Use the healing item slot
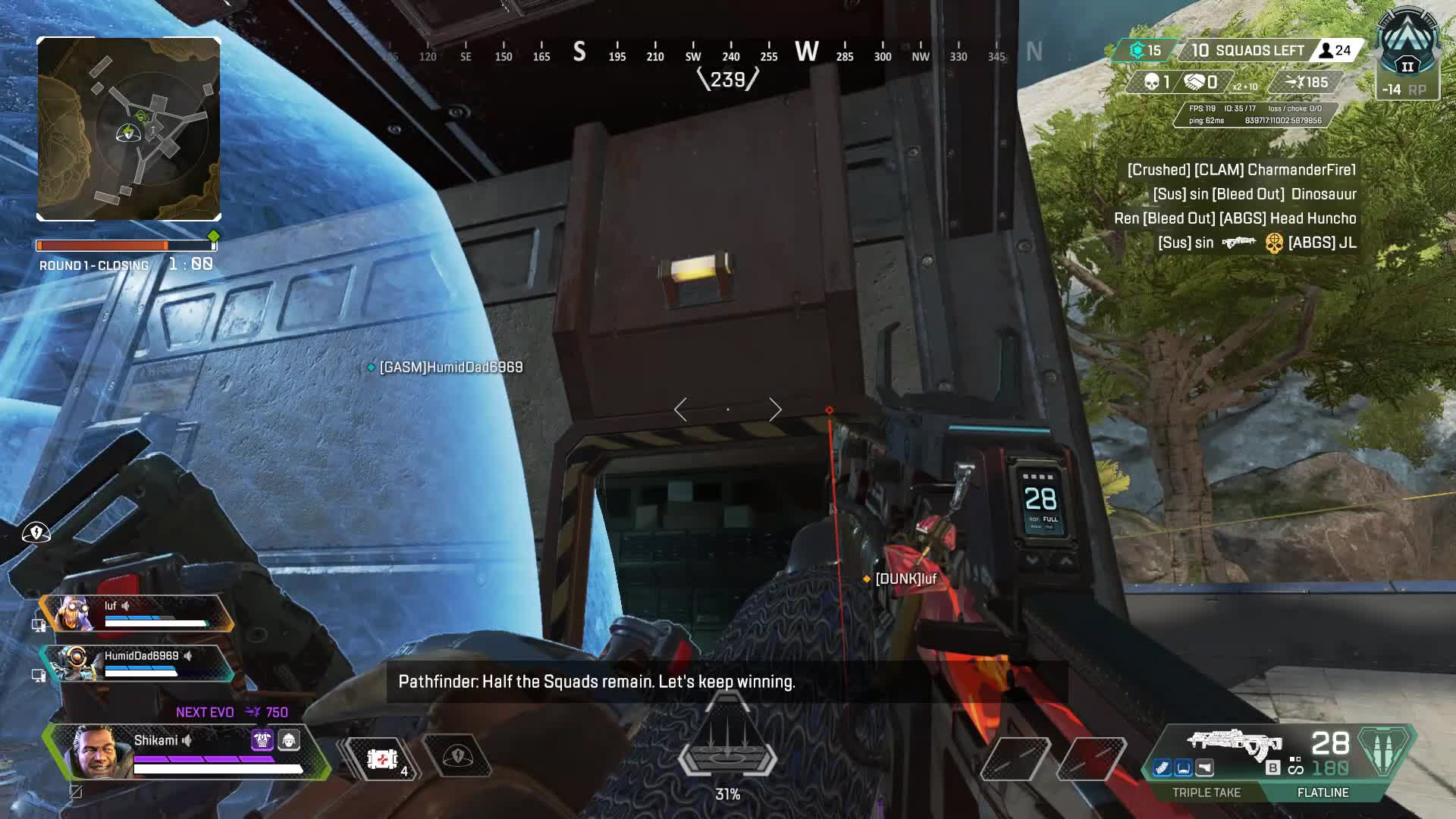Viewport: 1456px width, 819px height. [x=383, y=758]
